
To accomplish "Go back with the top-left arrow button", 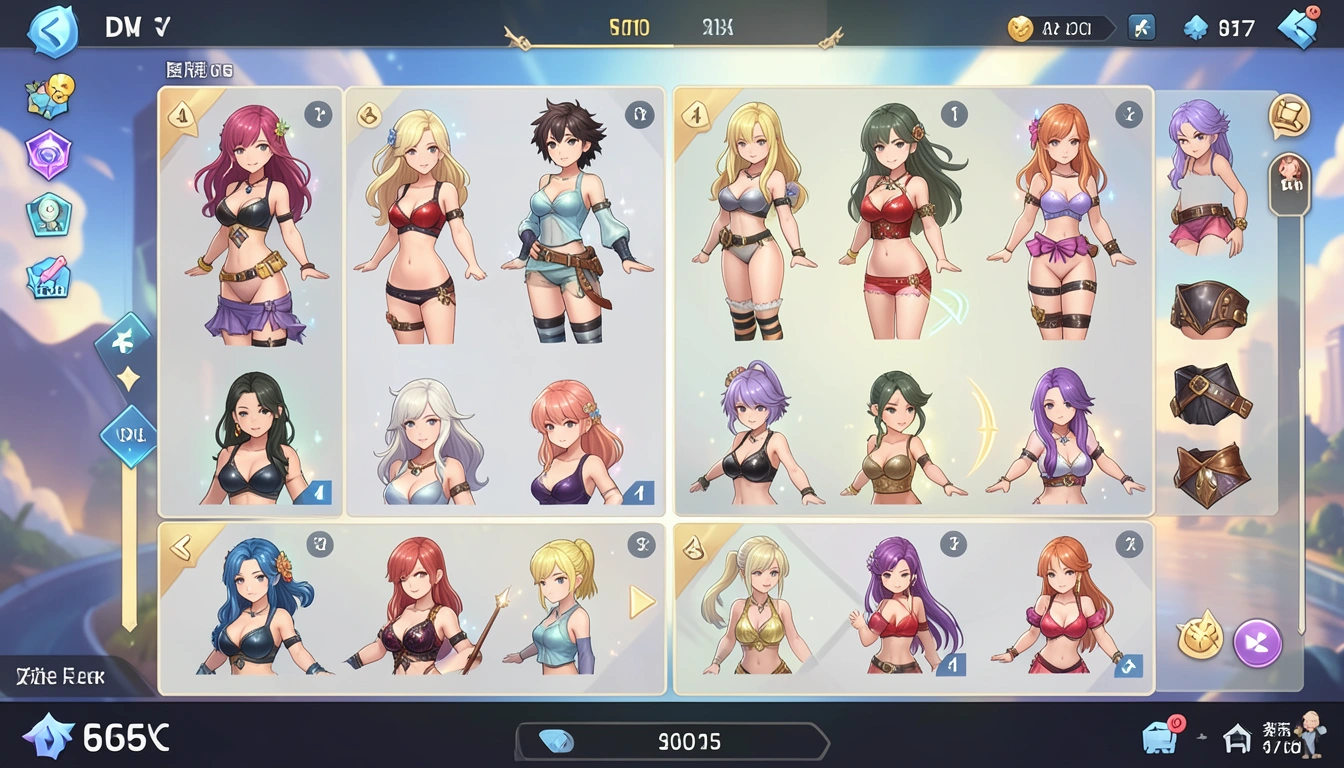I will [50, 31].
